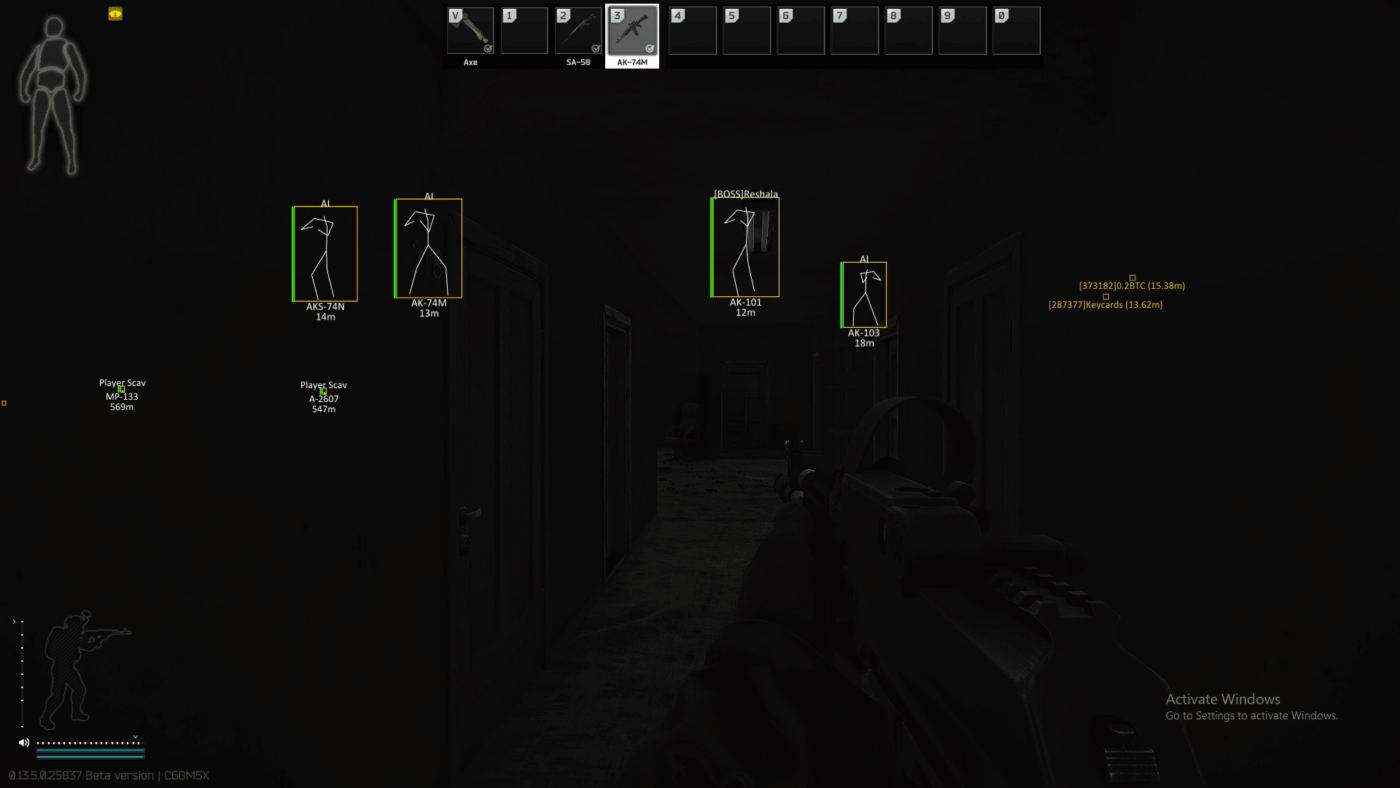
Task: Switch to empty hotbar slot 1
Action: [524, 30]
